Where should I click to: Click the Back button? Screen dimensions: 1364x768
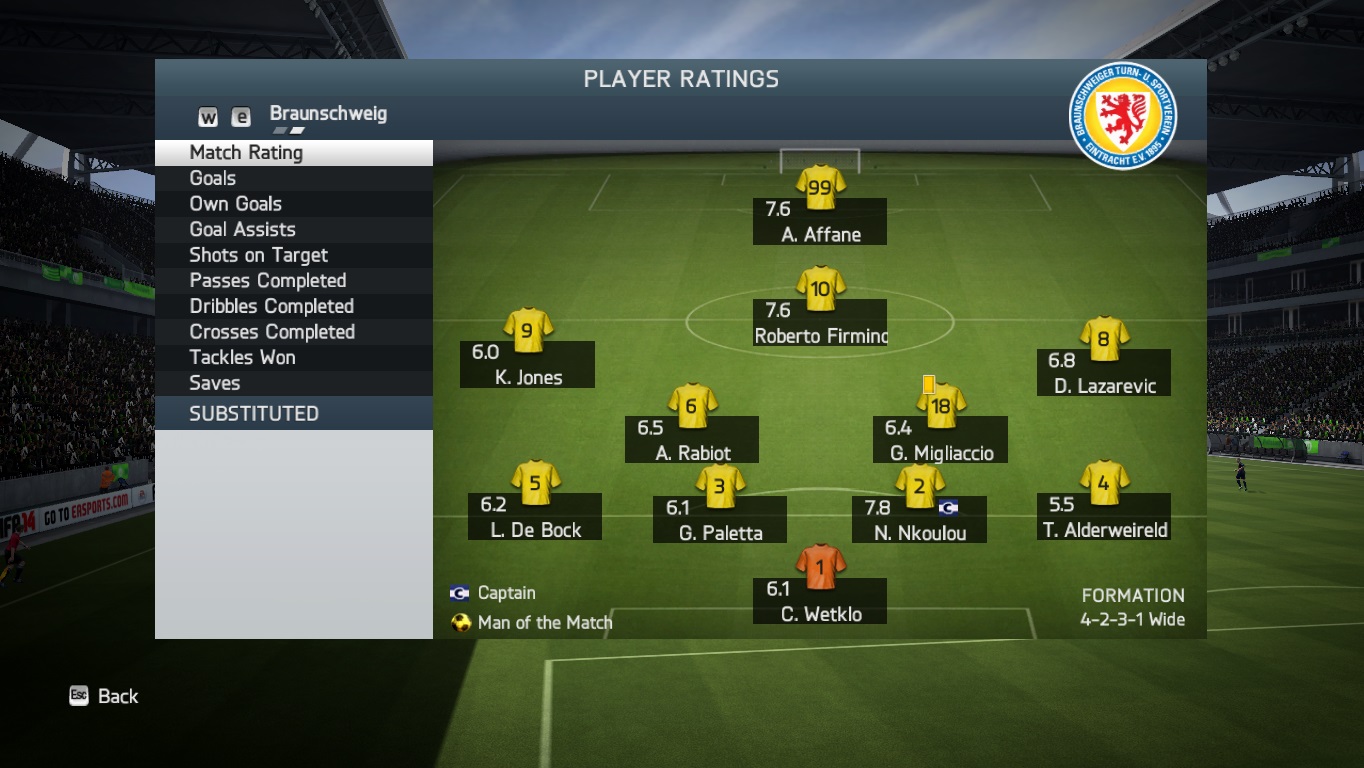pos(105,696)
